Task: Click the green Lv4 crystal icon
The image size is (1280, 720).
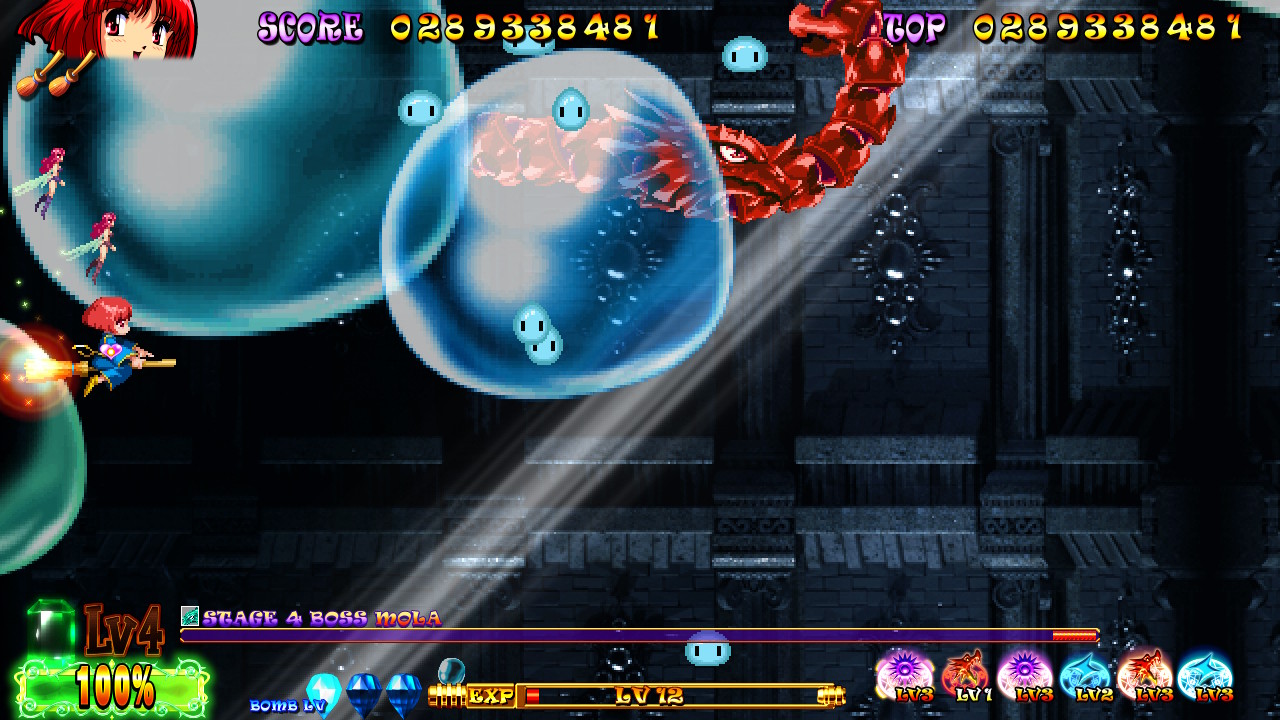Action: 50,627
